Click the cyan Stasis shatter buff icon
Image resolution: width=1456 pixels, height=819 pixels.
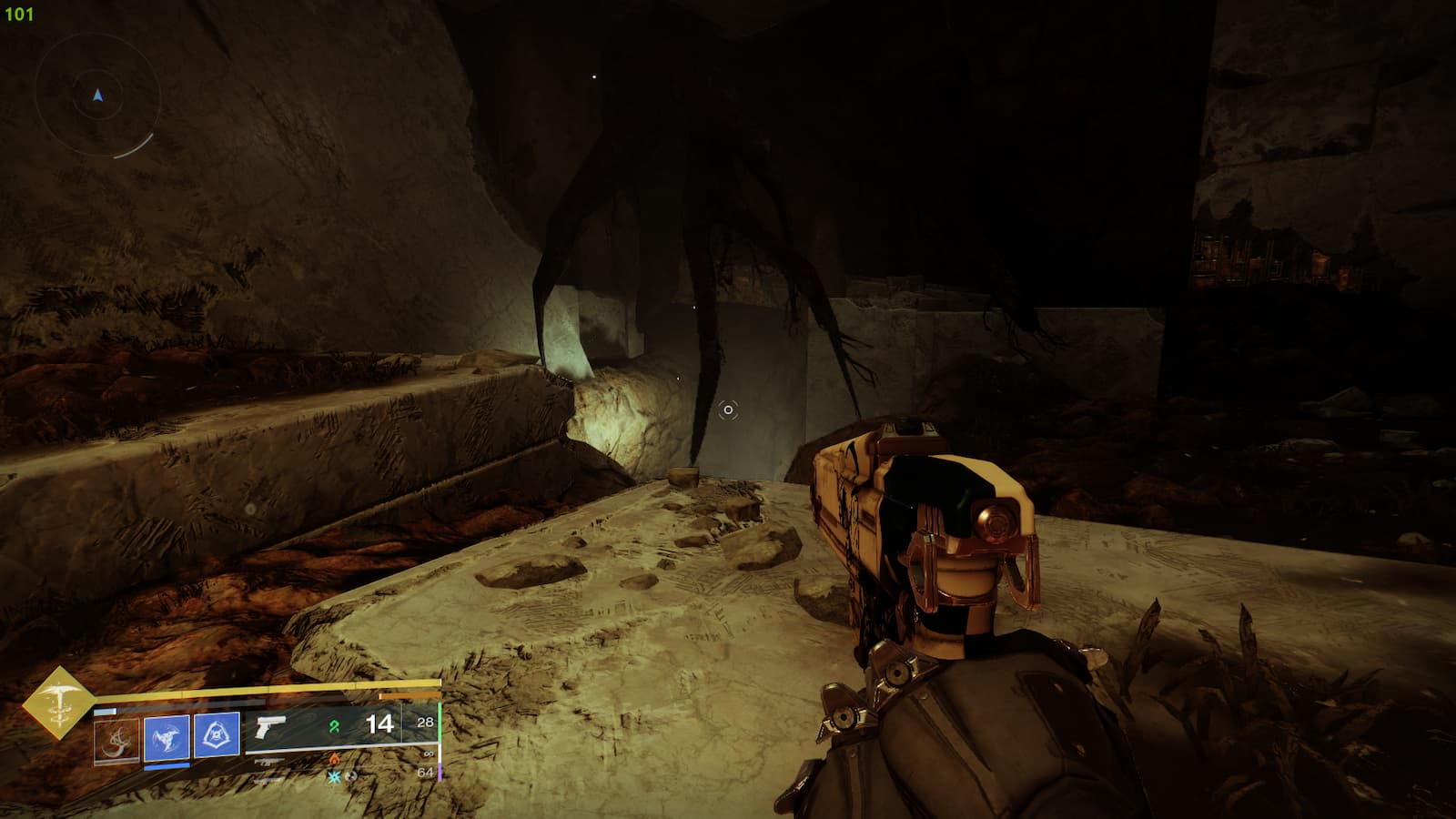click(333, 776)
